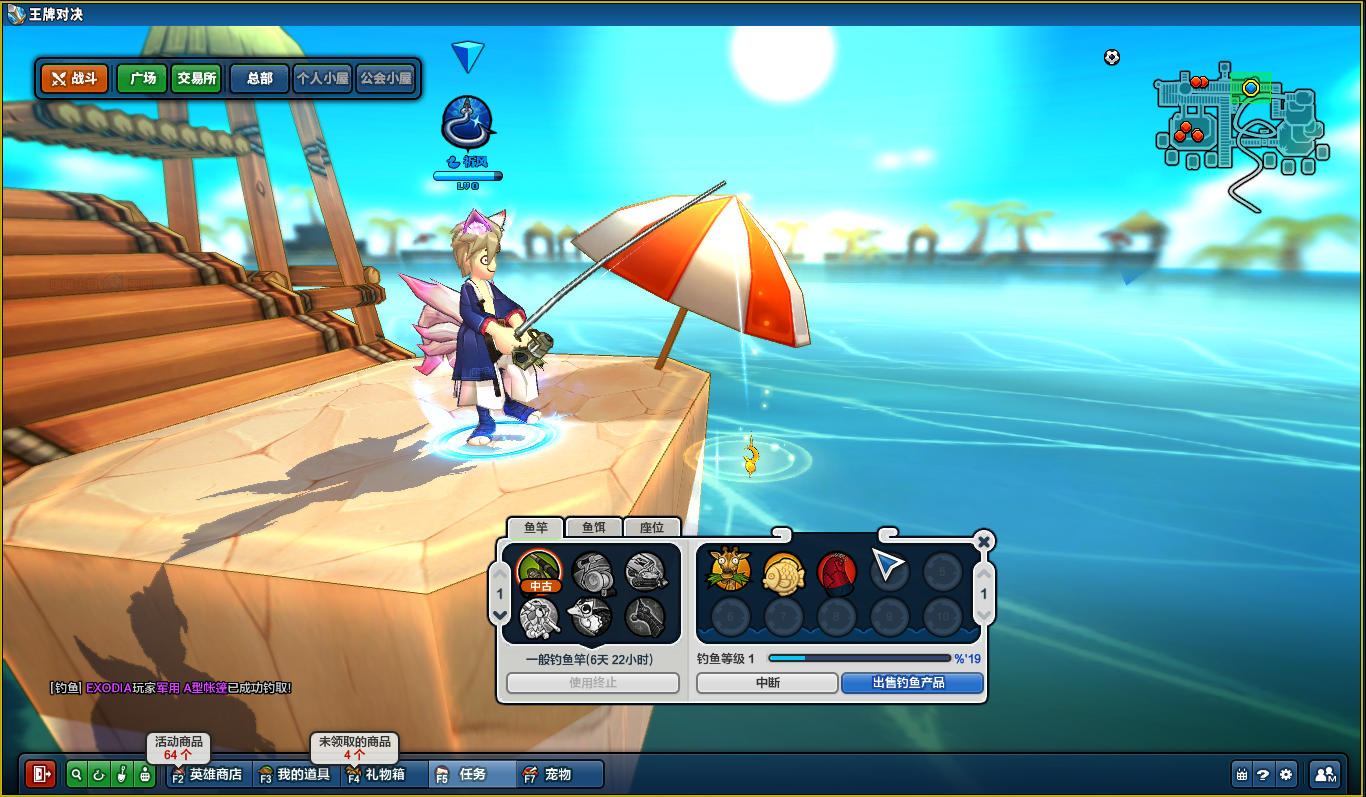Sell catches with 出售钓鱼产品 button
This screenshot has width=1366, height=797.
pos(912,683)
